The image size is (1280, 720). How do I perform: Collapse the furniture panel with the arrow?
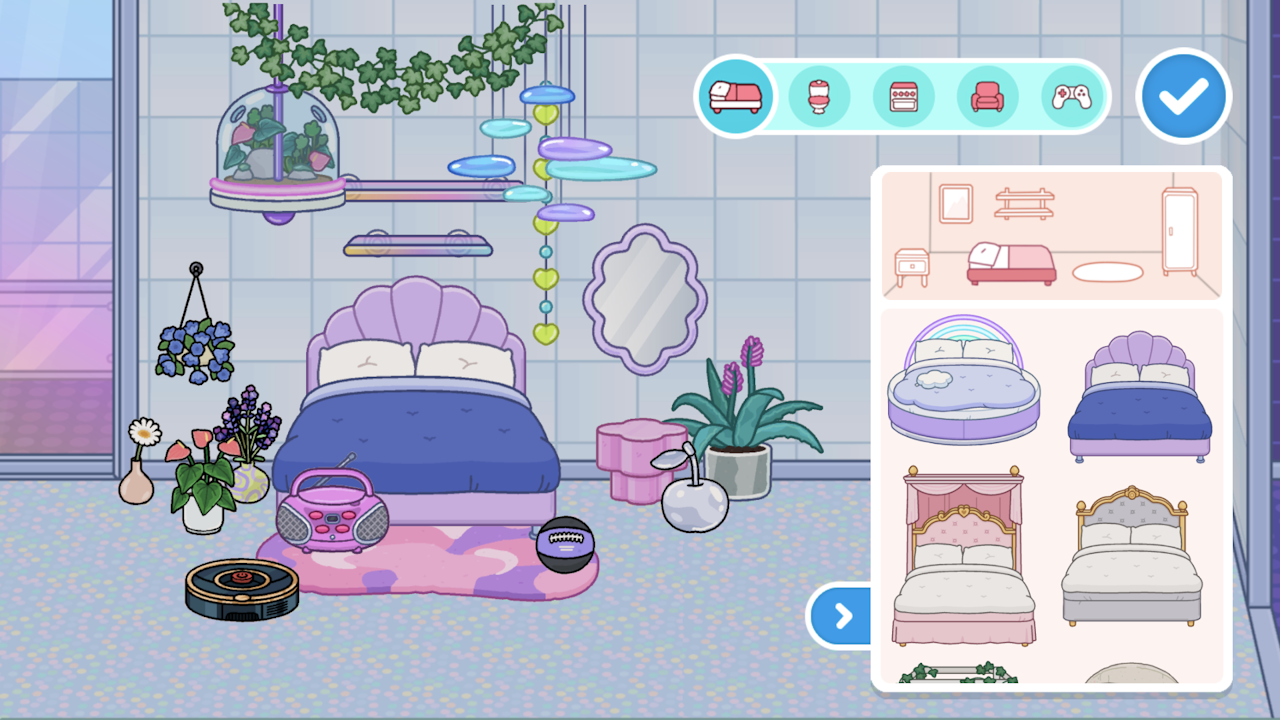[841, 617]
